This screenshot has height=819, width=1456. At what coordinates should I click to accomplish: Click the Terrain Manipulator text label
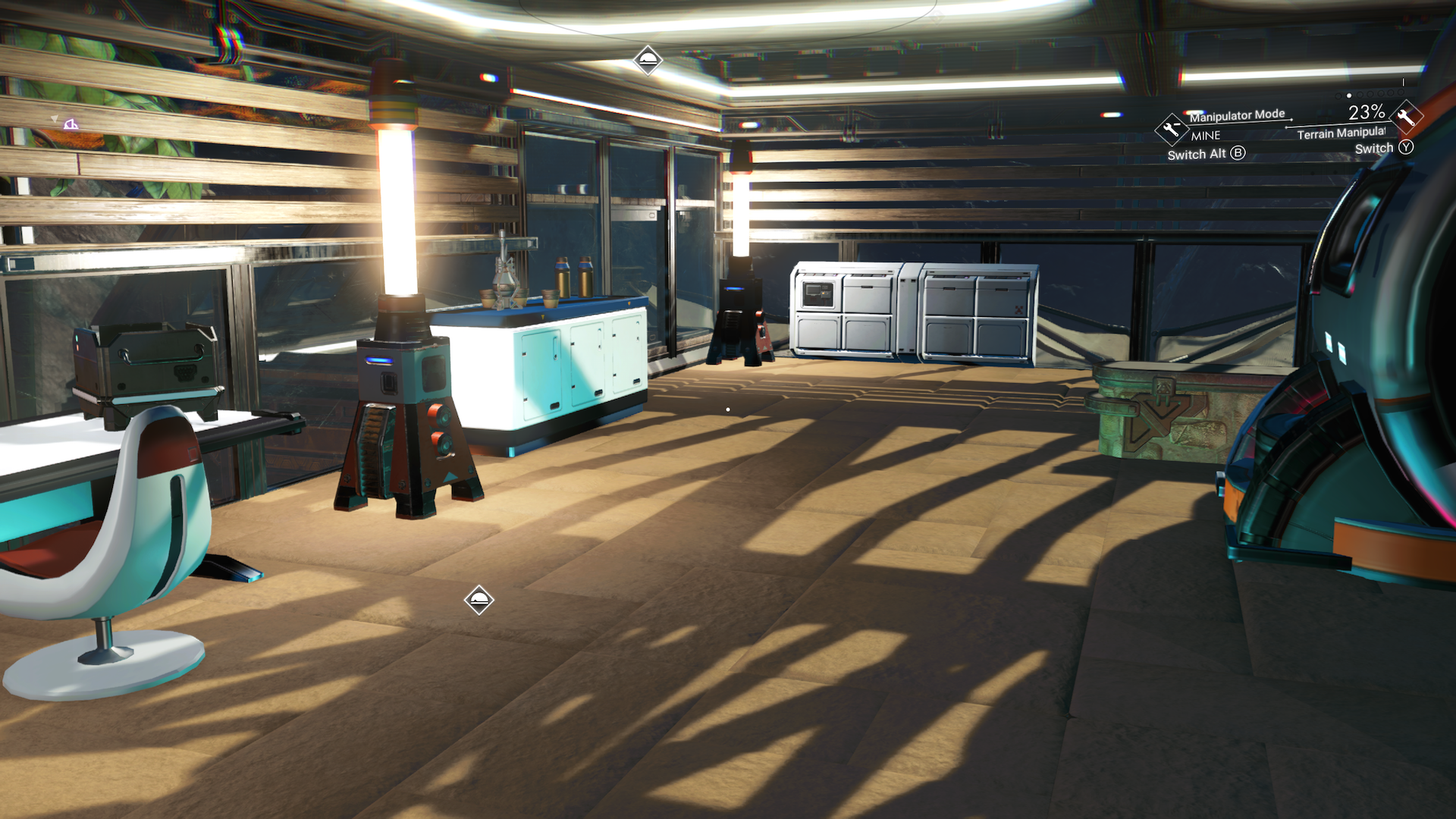pyautogui.click(x=1341, y=134)
